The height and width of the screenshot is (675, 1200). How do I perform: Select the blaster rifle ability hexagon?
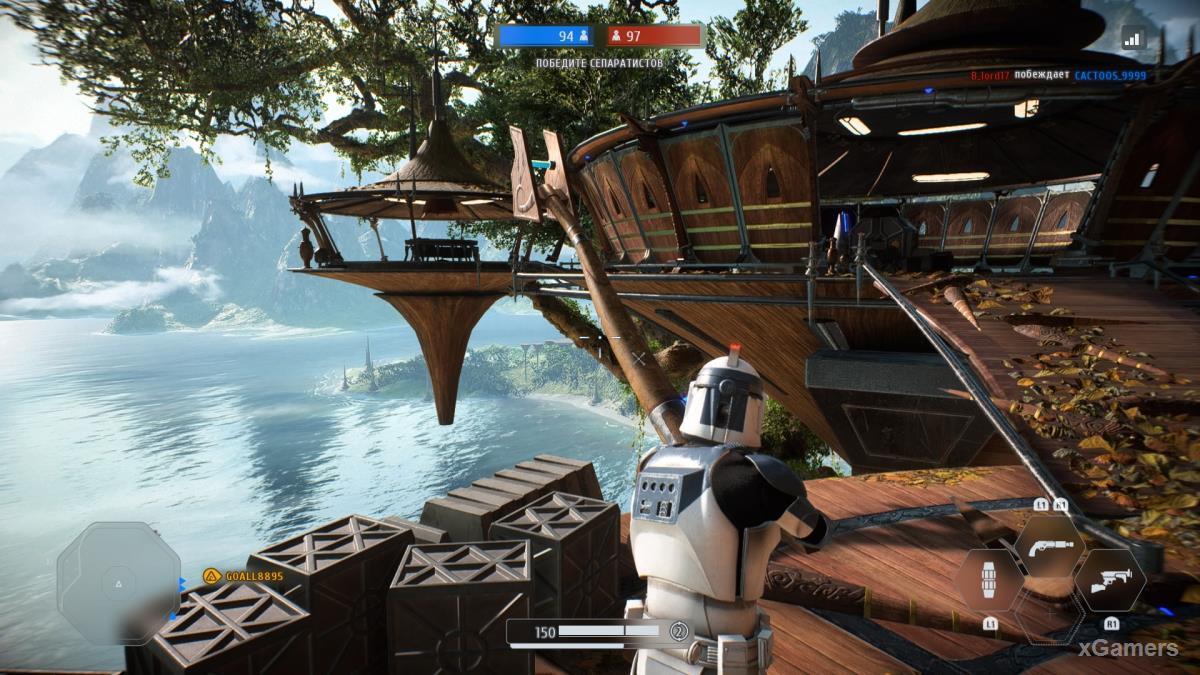[1110, 581]
